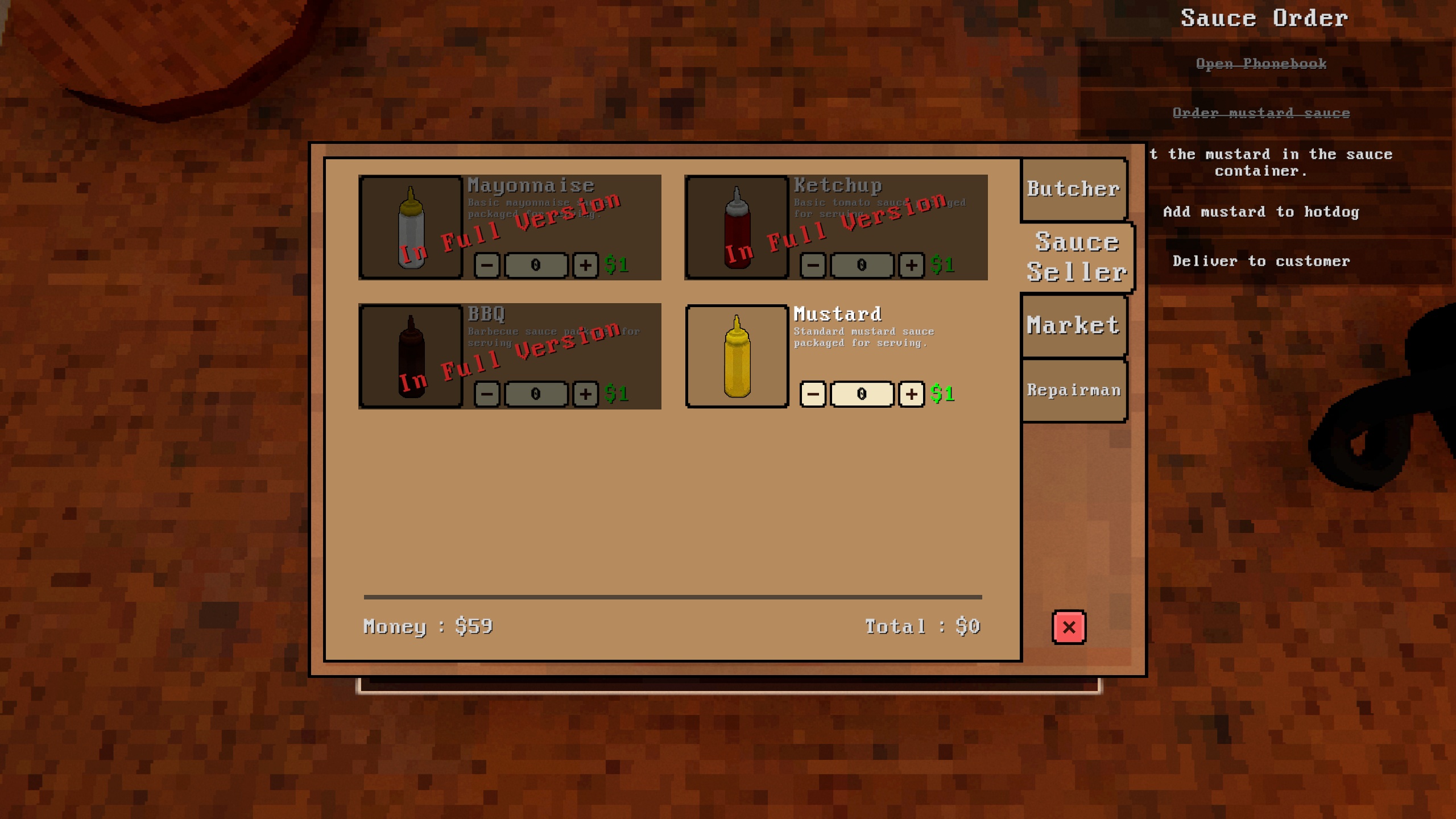This screenshot has width=1456, height=819.
Task: Select the 'Add mustard to hotdog' objective
Action: pyautogui.click(x=1261, y=212)
